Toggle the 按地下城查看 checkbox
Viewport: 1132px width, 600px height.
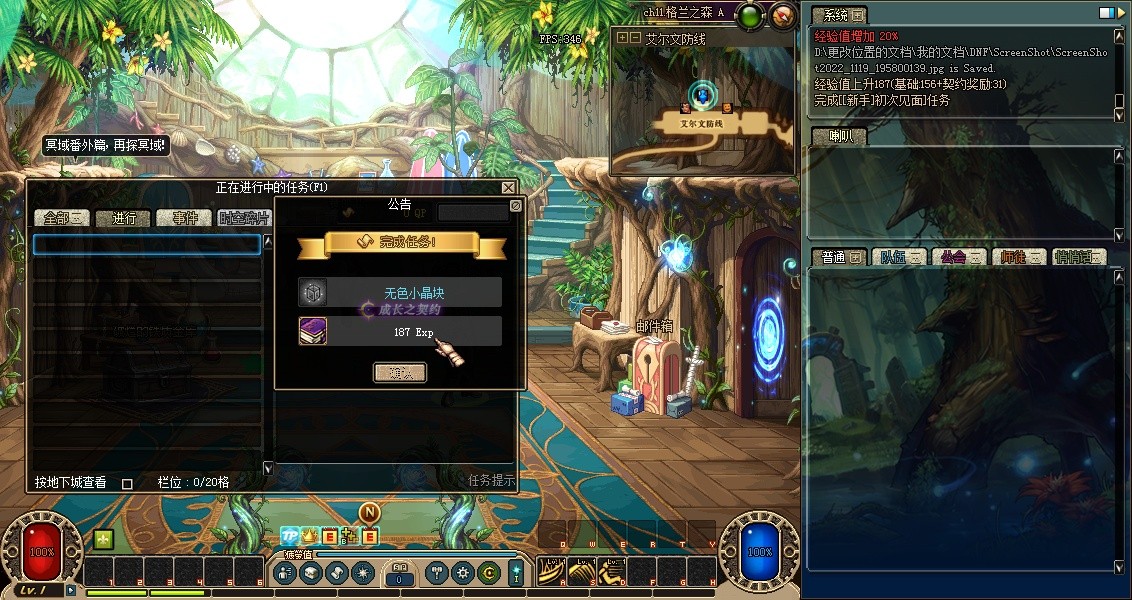click(x=127, y=483)
